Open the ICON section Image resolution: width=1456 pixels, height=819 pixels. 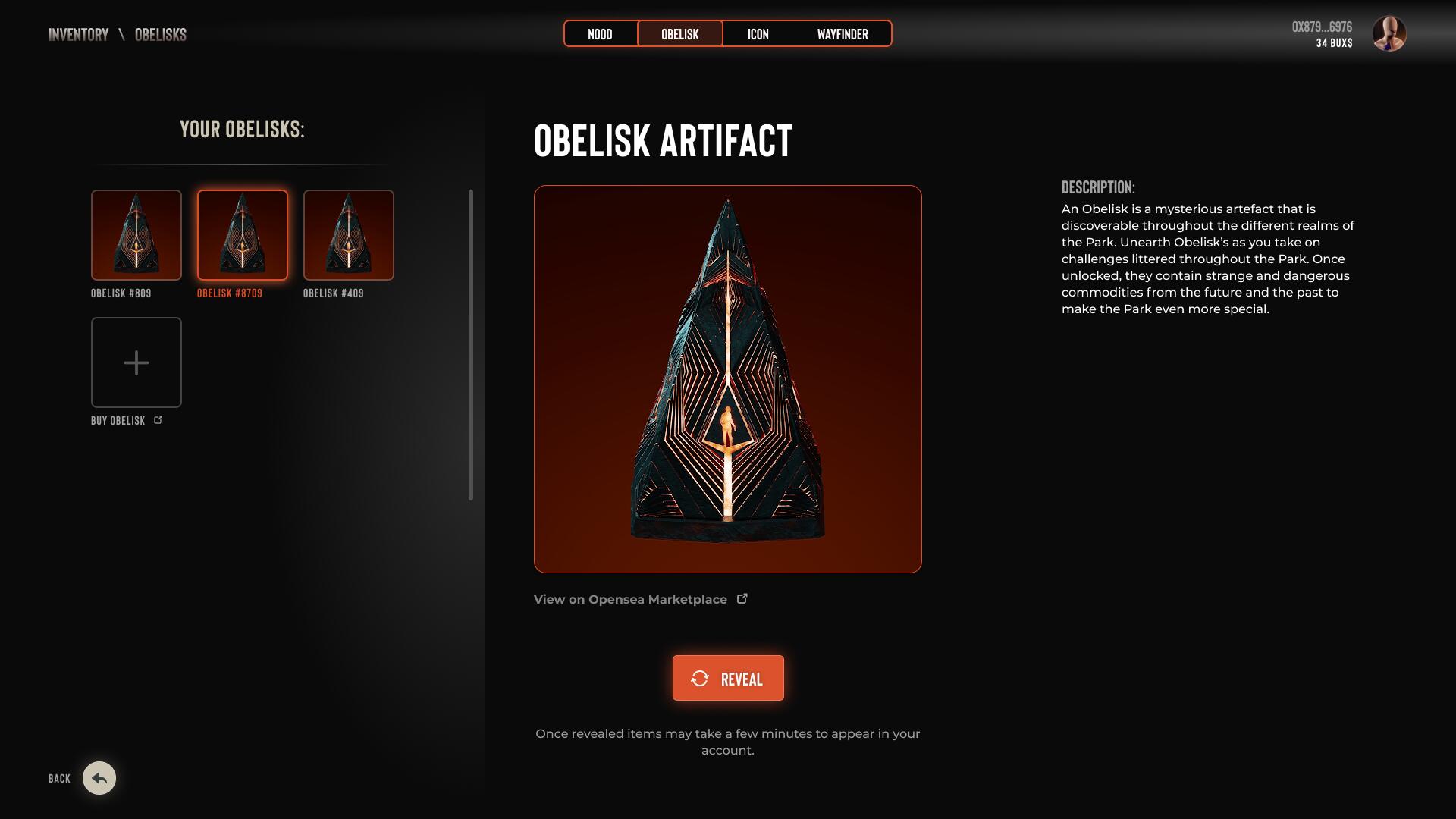coord(758,33)
